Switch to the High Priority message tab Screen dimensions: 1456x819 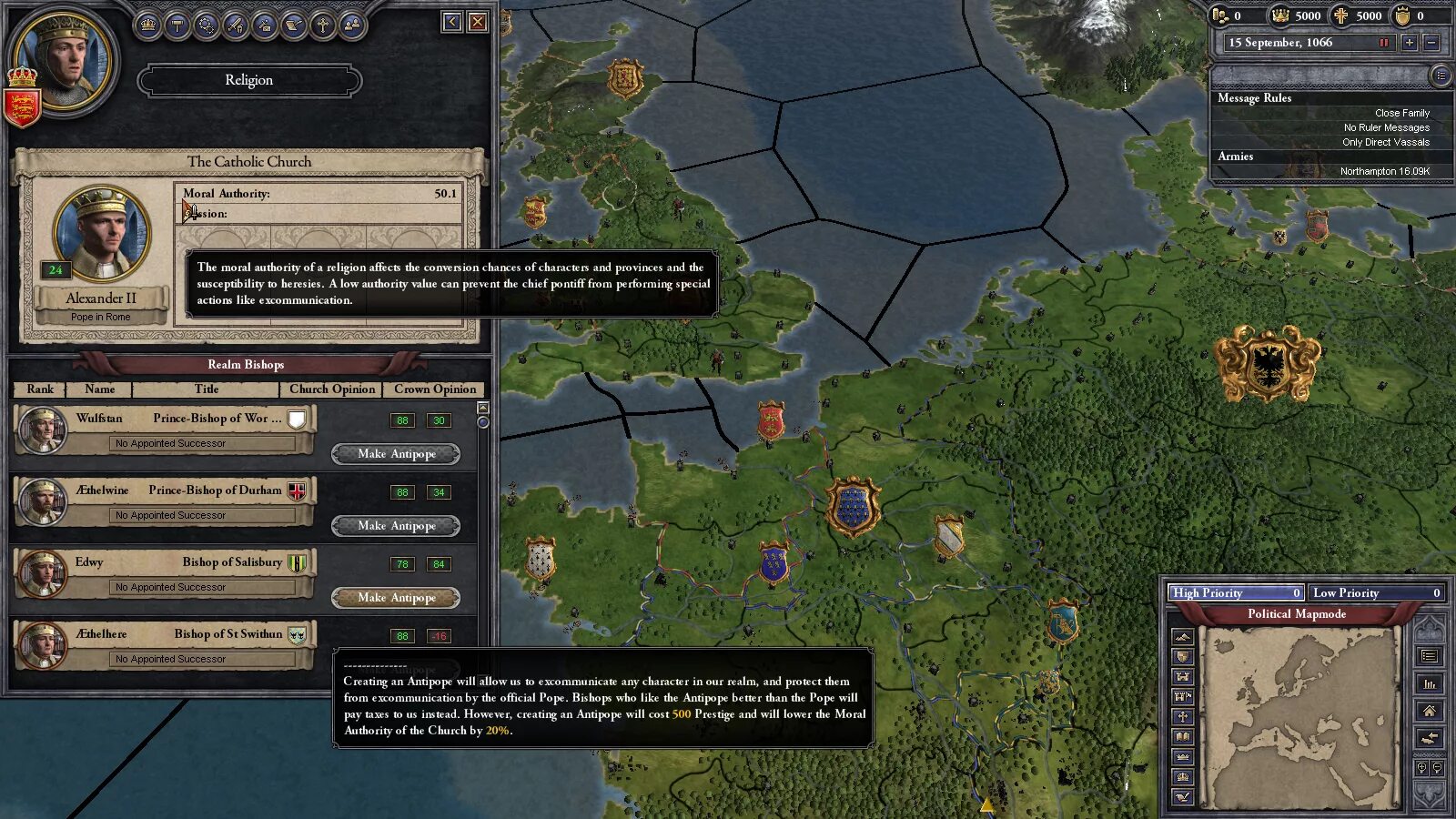coord(1236,592)
